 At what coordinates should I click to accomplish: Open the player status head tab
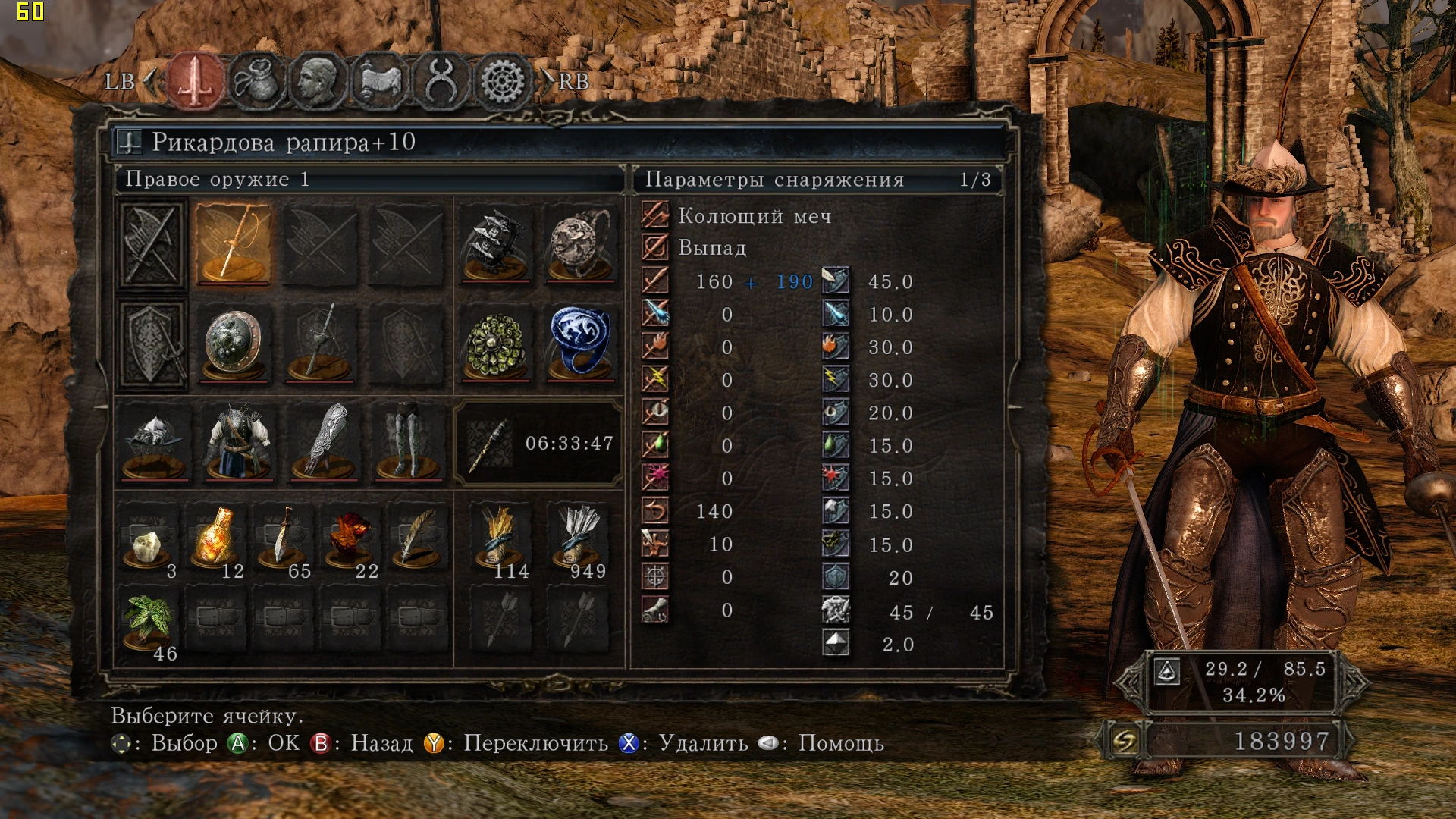tap(318, 80)
